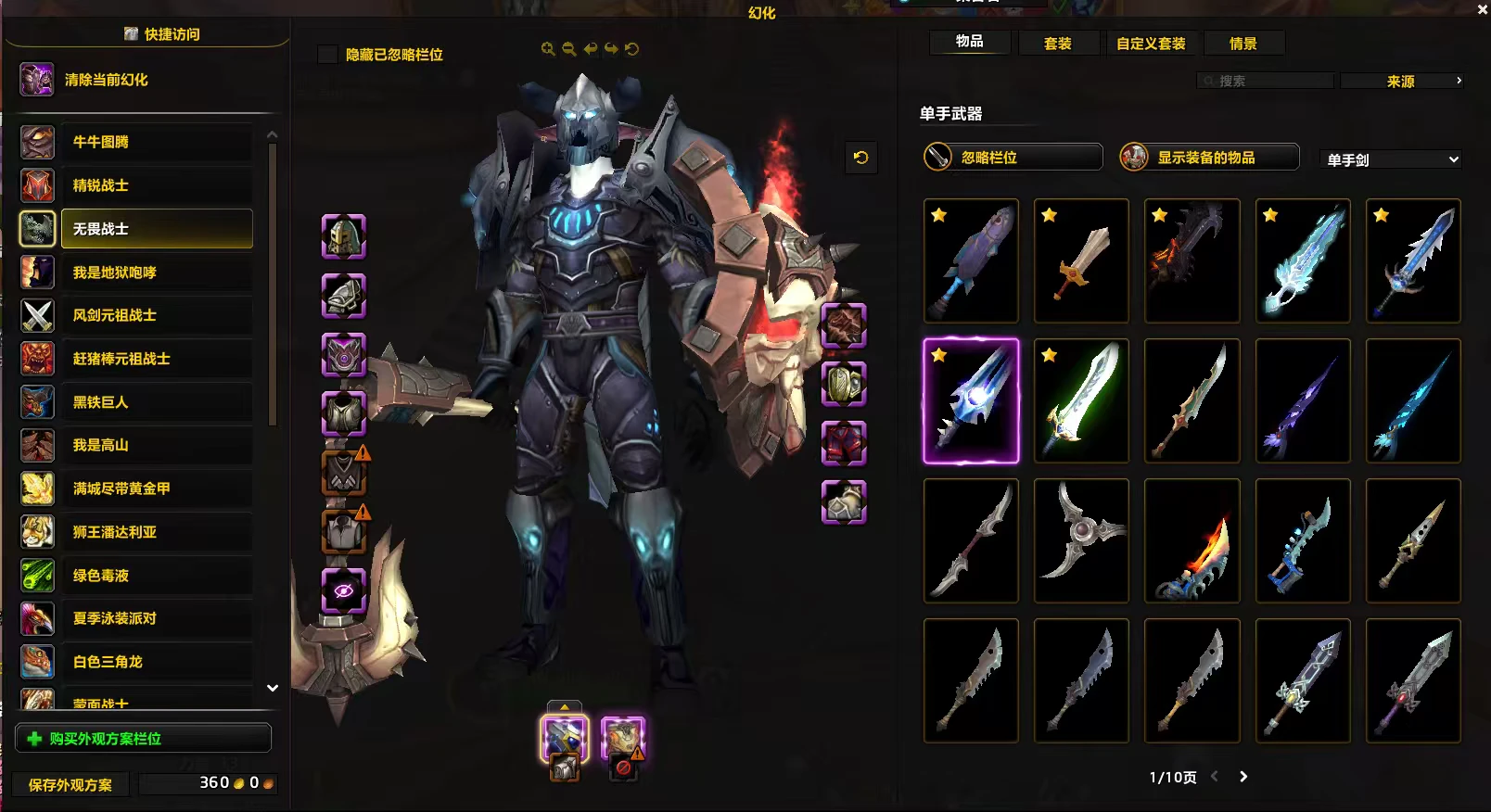The height and width of the screenshot is (812, 1491).
Task: Apply the 我是地狱咆哮 outfit
Action: (x=156, y=273)
